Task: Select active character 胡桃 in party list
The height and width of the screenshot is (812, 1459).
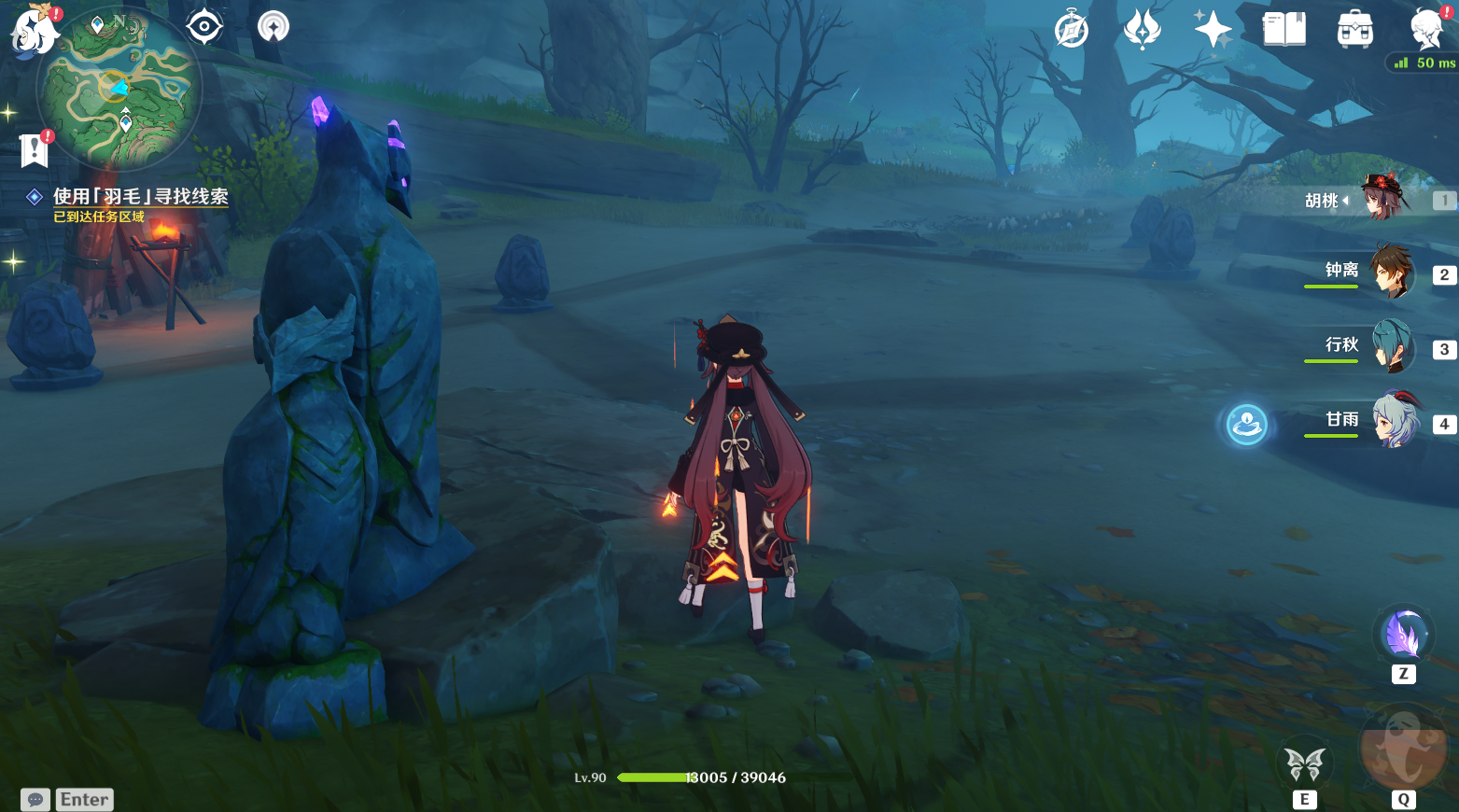Action: point(1384,198)
